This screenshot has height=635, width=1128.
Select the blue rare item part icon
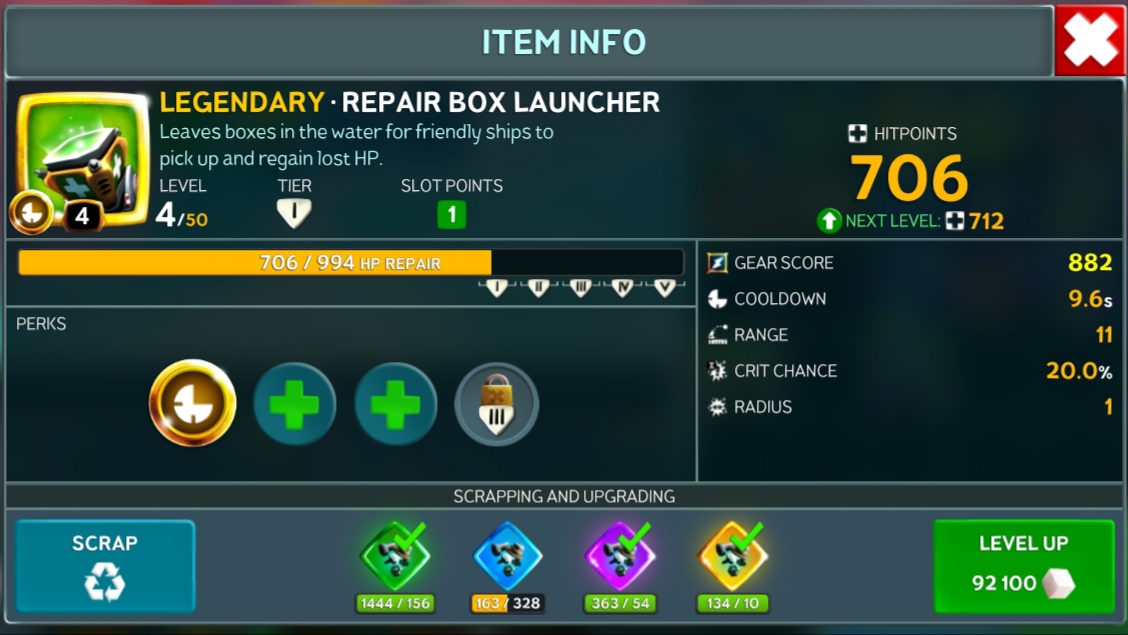[508, 556]
